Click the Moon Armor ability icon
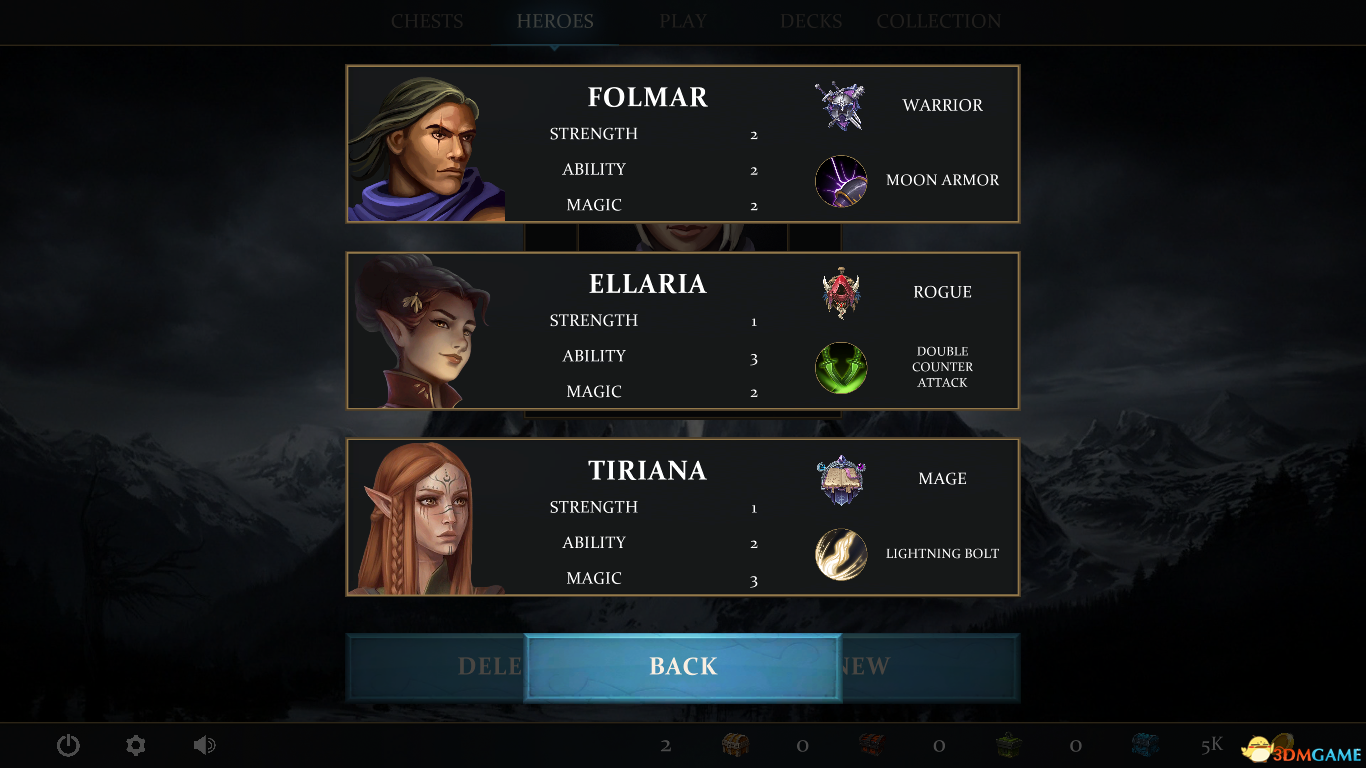This screenshot has width=1366, height=768. [x=841, y=181]
